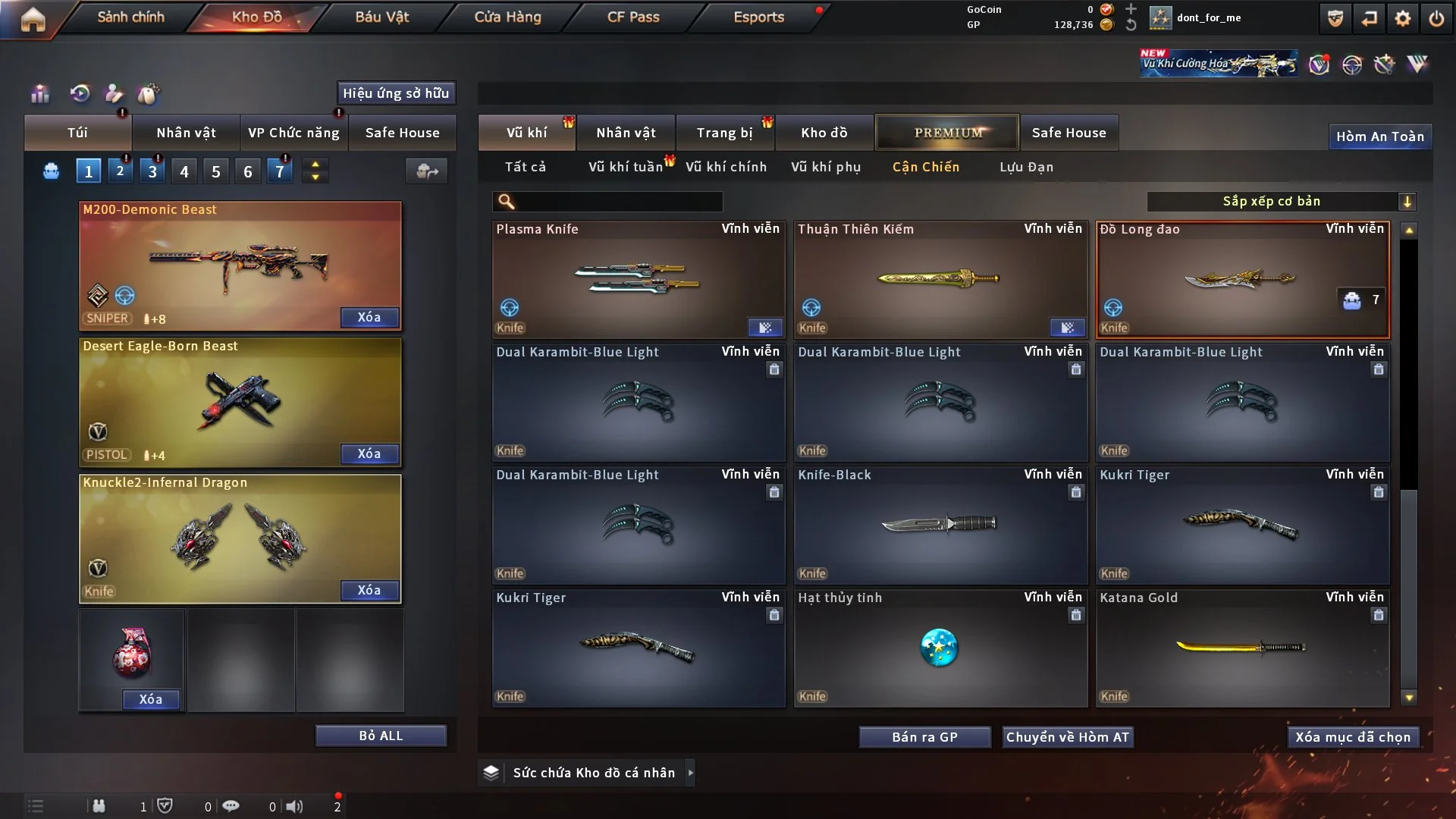Screen dimensions: 1456x819
Task: Switch to bag slot 3
Action: (x=152, y=171)
